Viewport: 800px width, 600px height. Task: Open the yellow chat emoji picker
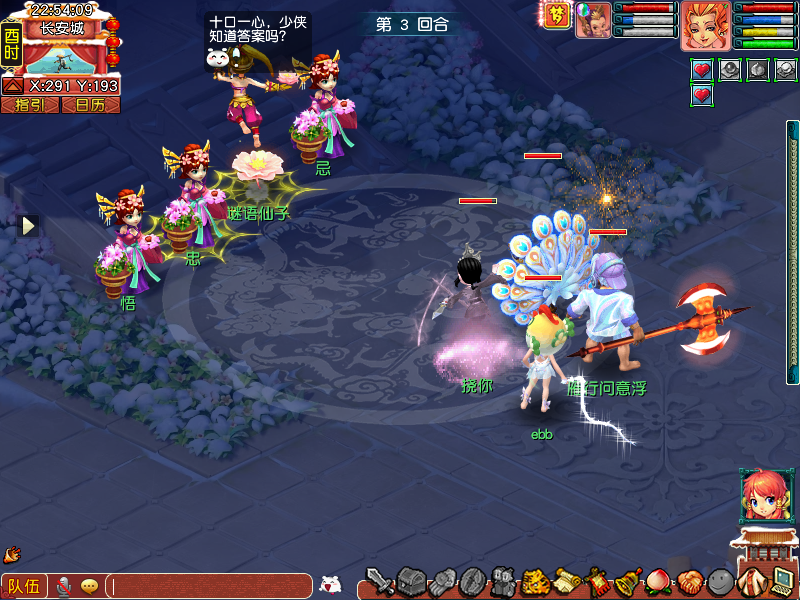point(90,586)
